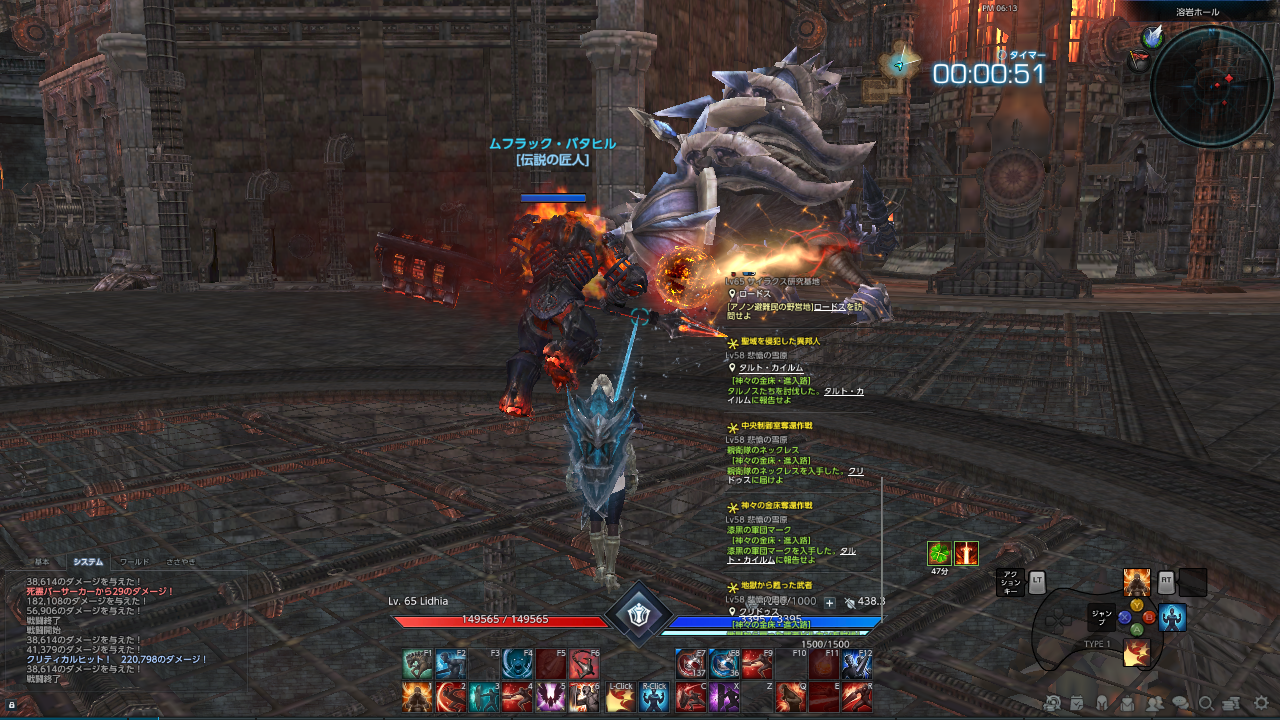Click the four-leaf clover buff icon
This screenshot has width=1280, height=720.
pos(939,553)
